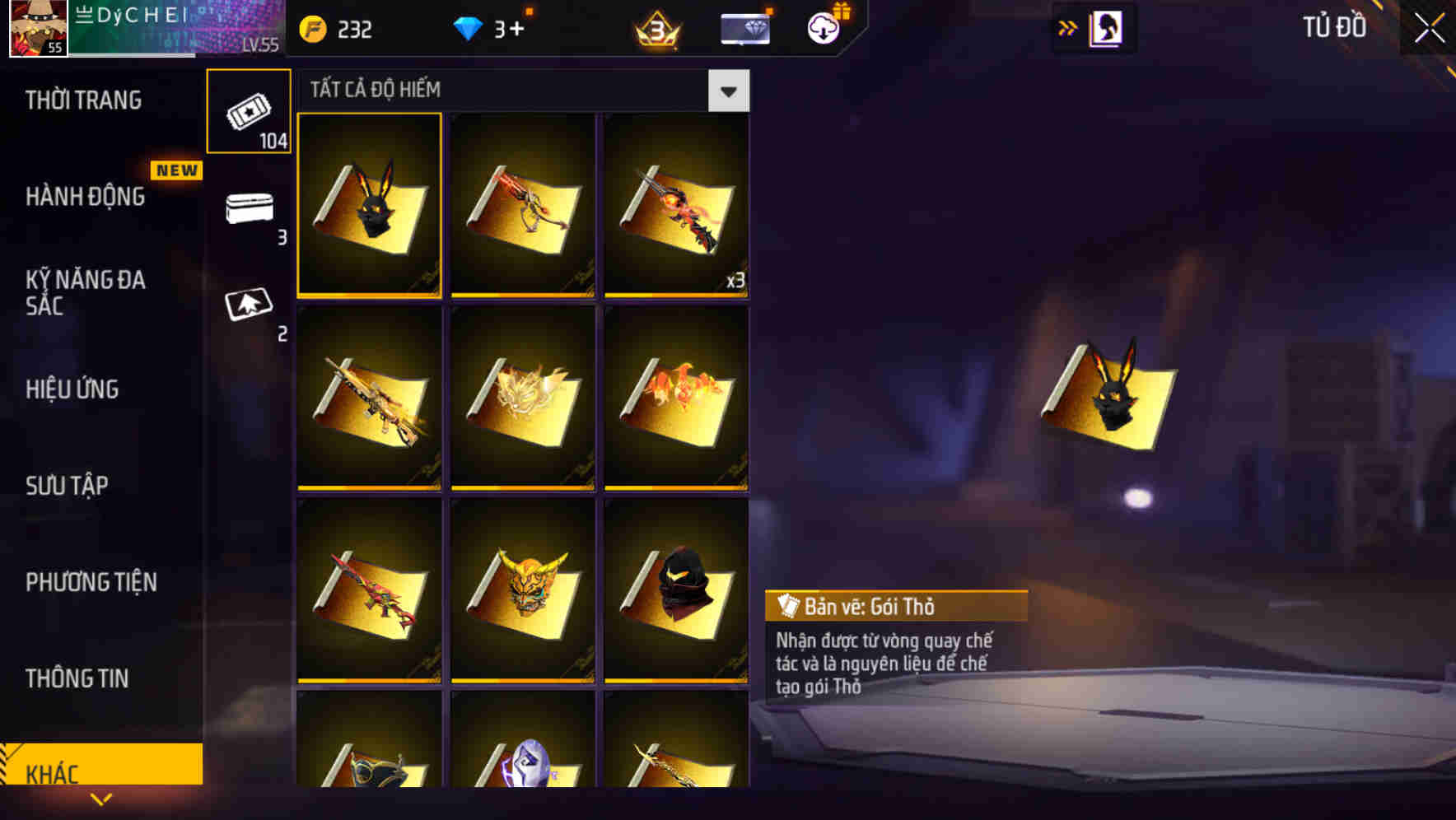This screenshot has width=1456, height=820.
Task: Click the gift card wallet icon
Action: pos(745,30)
